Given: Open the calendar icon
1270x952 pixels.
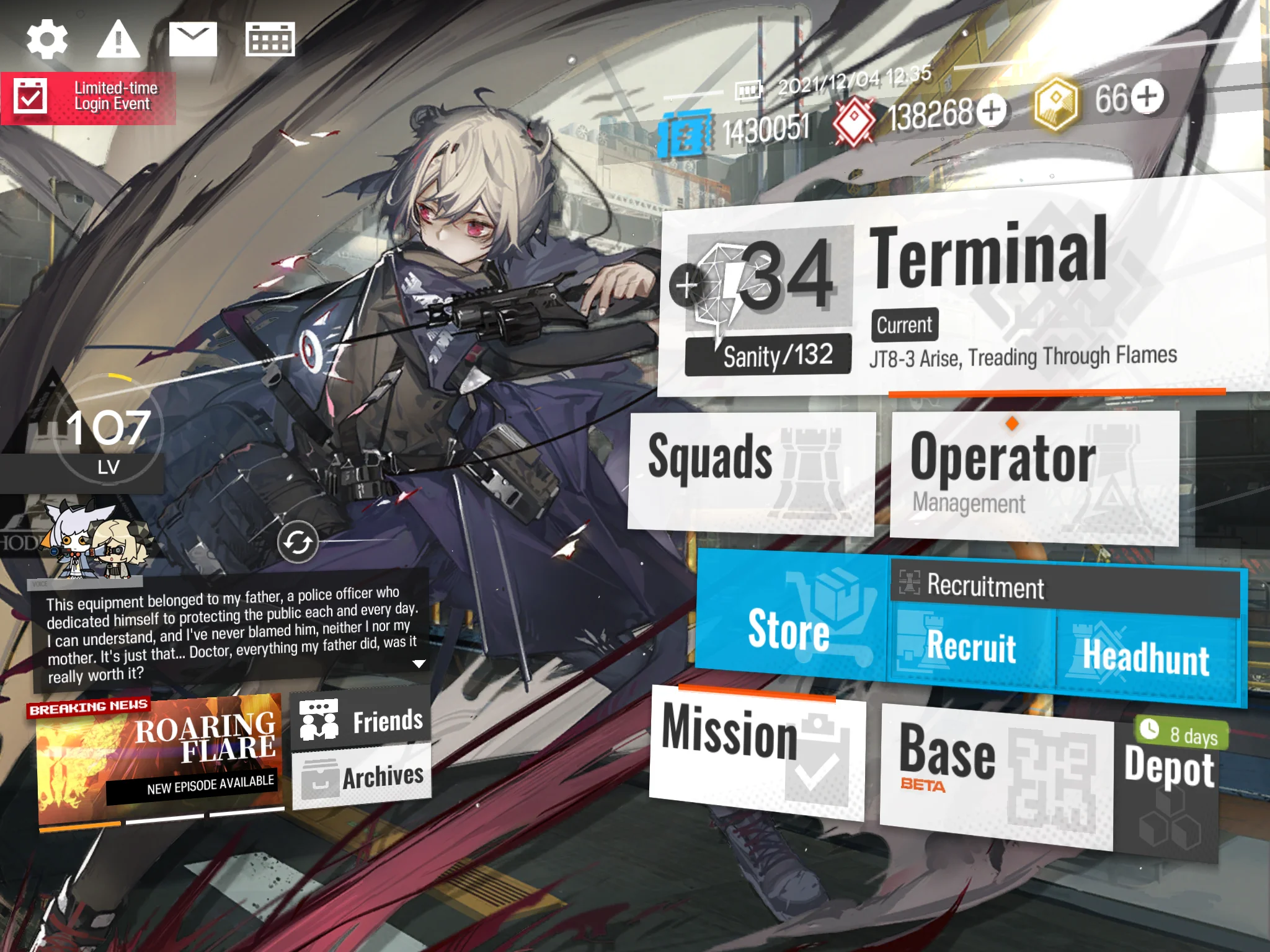Looking at the screenshot, I should (270, 39).
